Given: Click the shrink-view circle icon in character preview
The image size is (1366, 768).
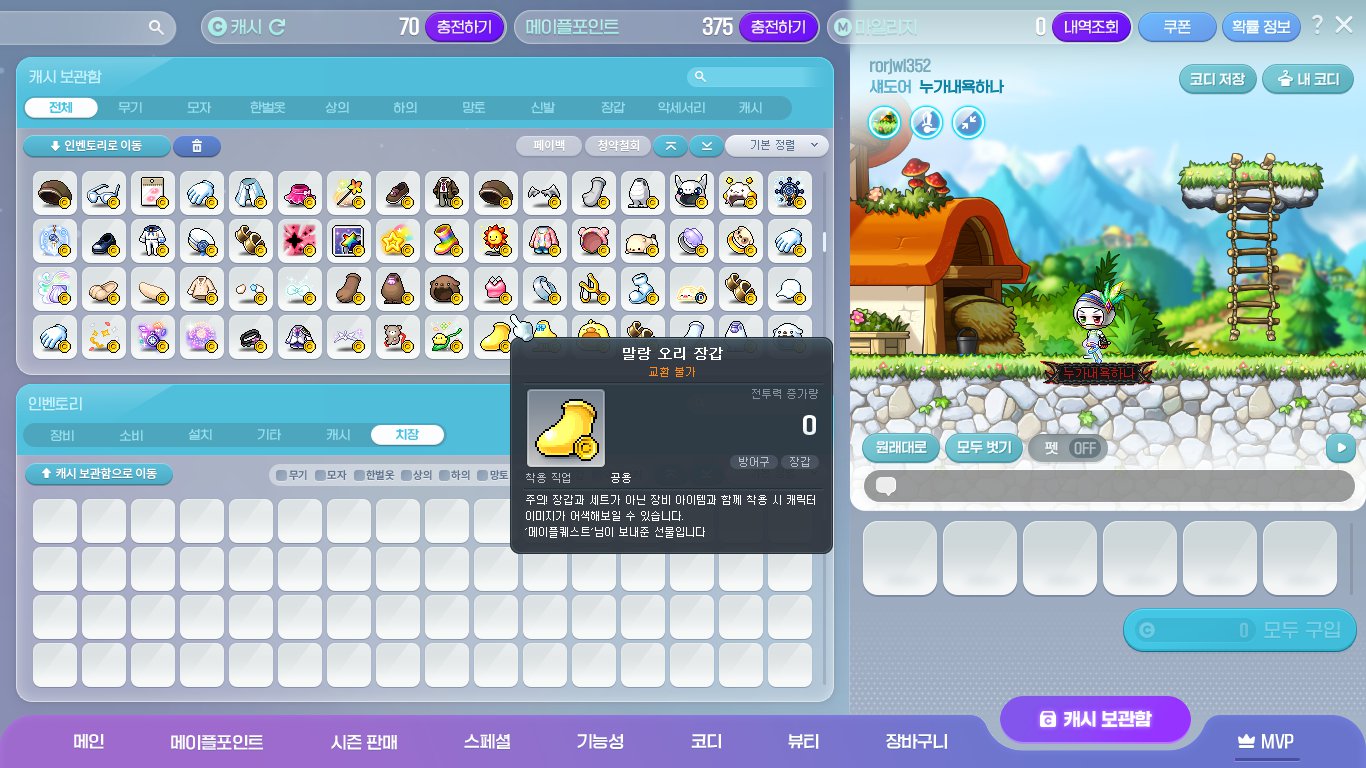Looking at the screenshot, I should [967, 122].
